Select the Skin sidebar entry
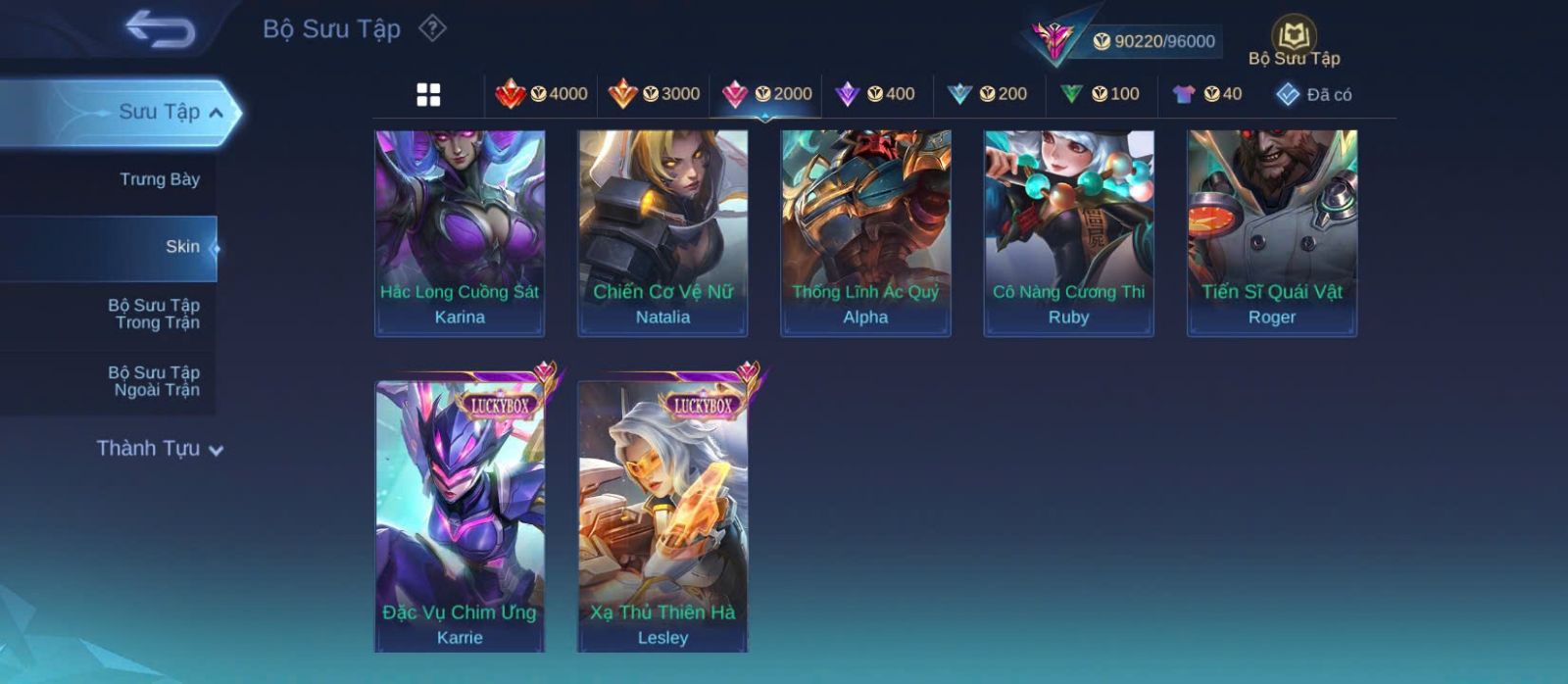This screenshot has height=684, width=1568. pos(181,247)
